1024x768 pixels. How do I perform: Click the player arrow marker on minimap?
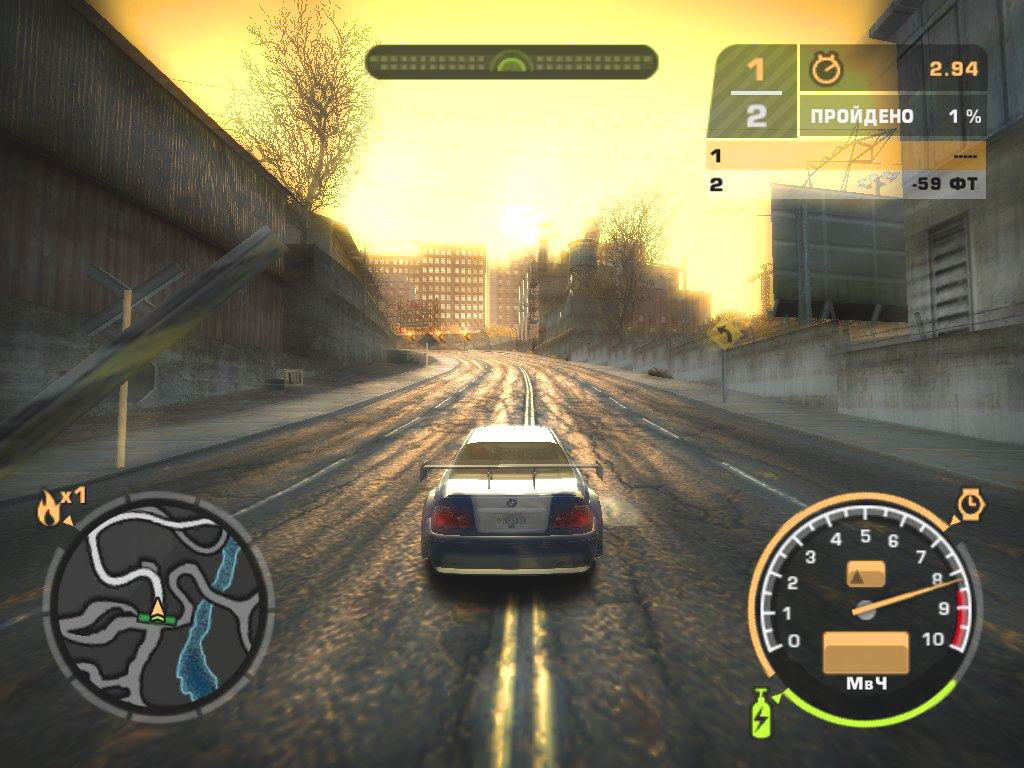[x=158, y=606]
